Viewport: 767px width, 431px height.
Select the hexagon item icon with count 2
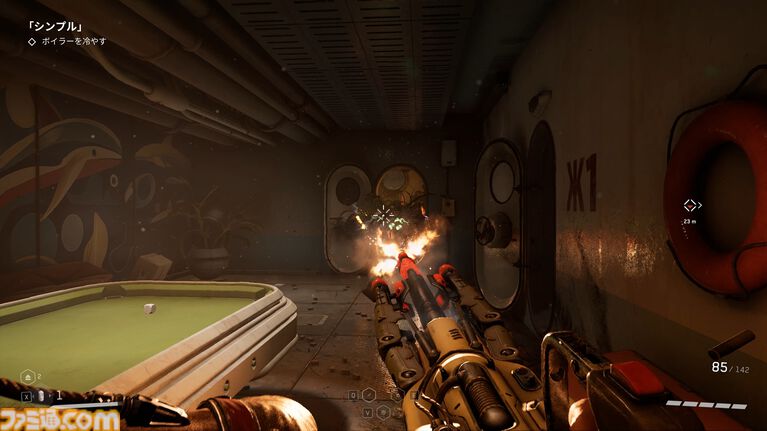point(27,376)
